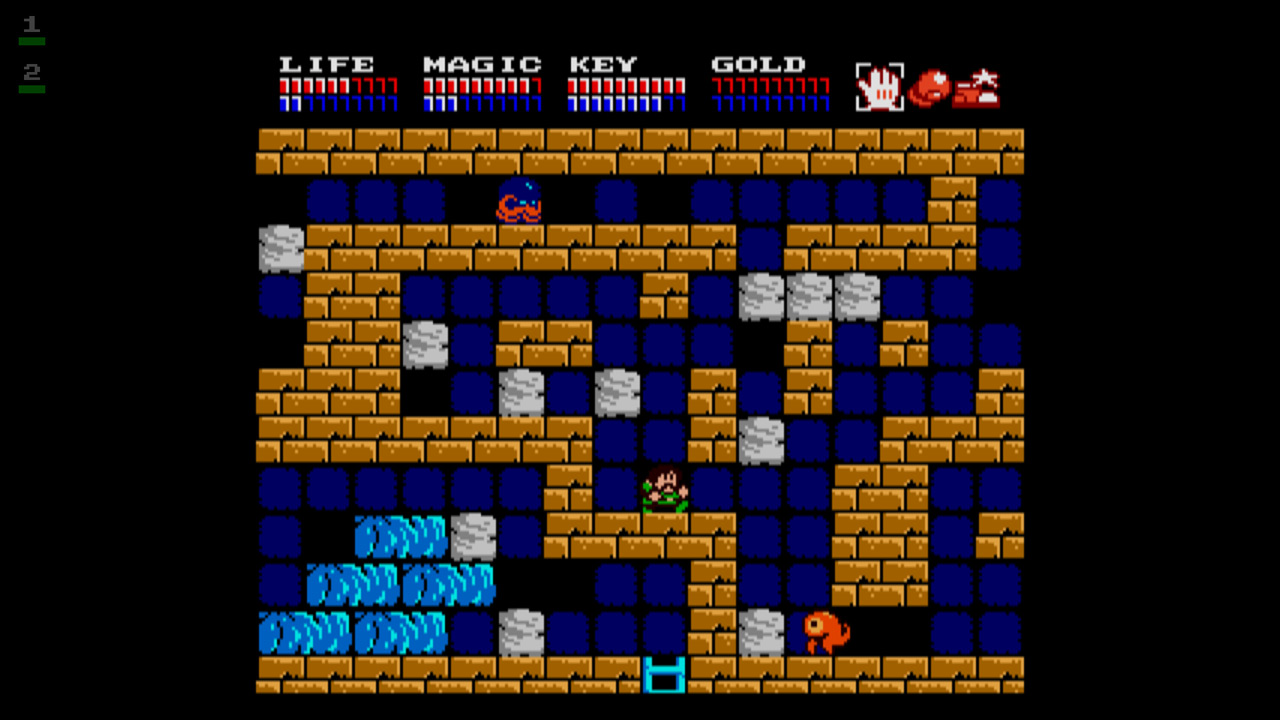Click the LIFE heading label

click(x=328, y=63)
